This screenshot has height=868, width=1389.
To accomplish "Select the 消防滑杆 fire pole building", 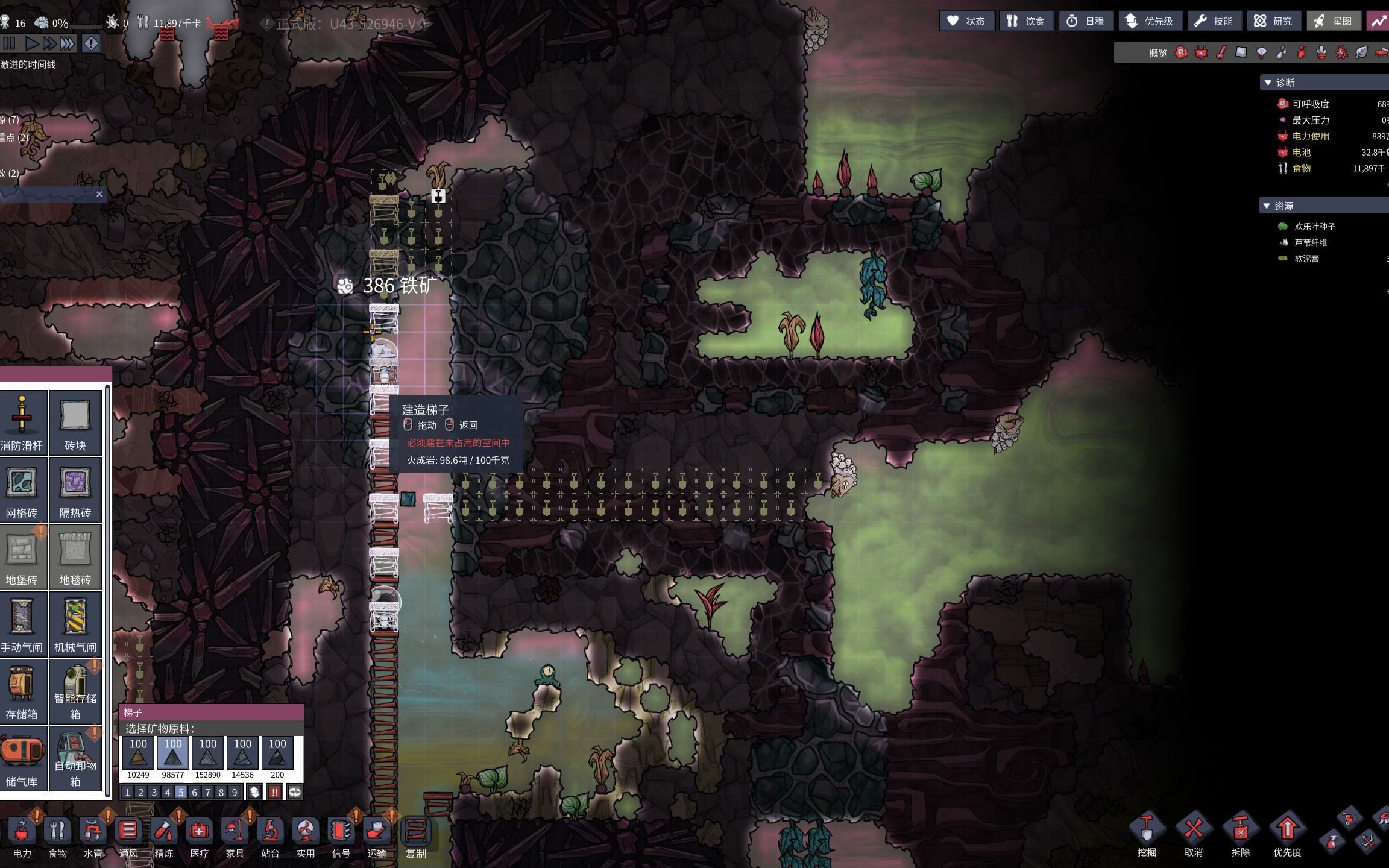I will pyautogui.click(x=22, y=422).
